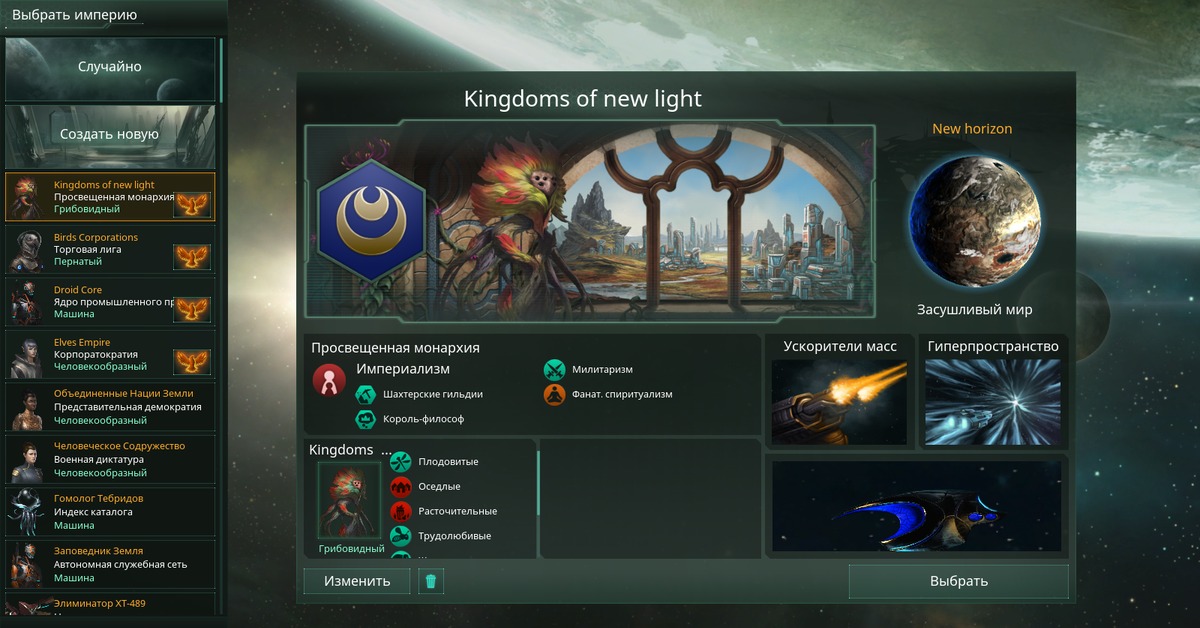Select the Kingdoms of new light empire

coord(110,197)
